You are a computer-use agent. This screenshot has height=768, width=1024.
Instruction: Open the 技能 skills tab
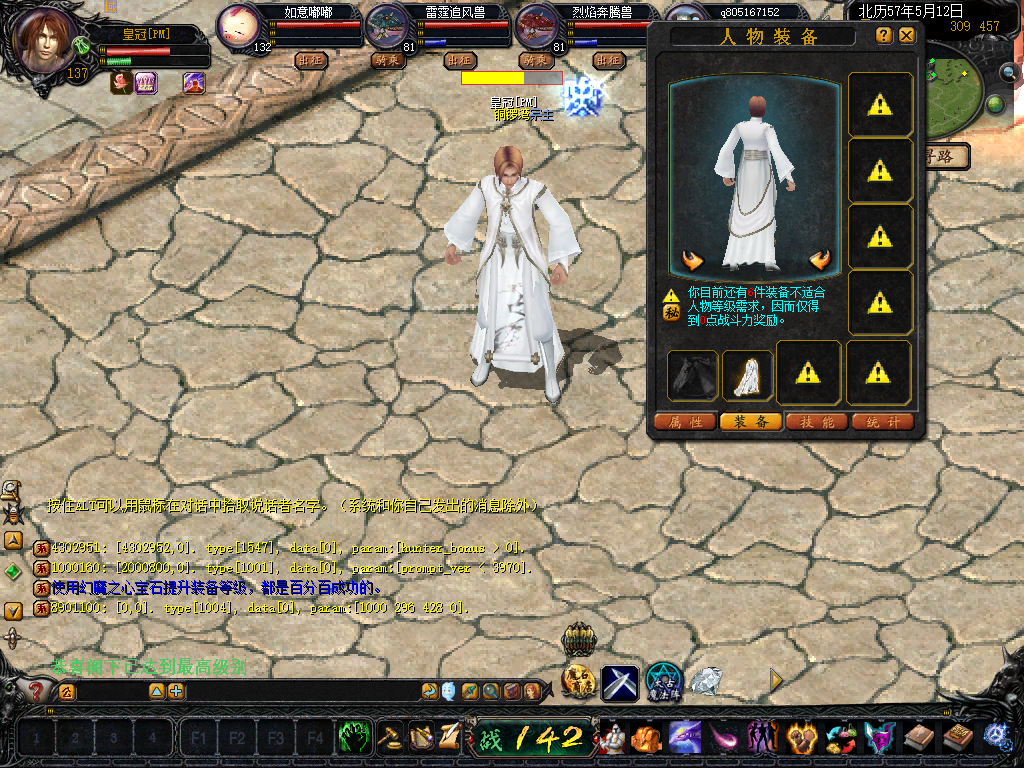(817, 422)
